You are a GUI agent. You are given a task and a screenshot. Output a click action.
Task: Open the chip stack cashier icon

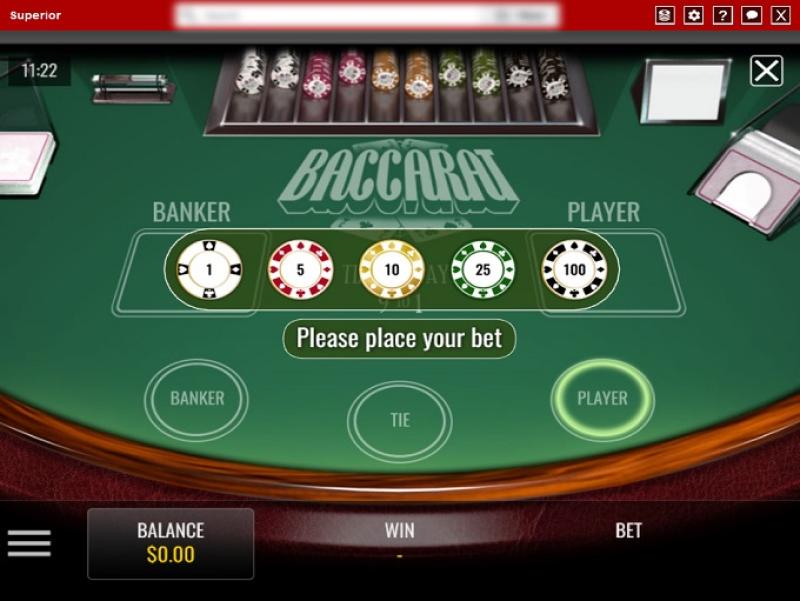coord(665,15)
